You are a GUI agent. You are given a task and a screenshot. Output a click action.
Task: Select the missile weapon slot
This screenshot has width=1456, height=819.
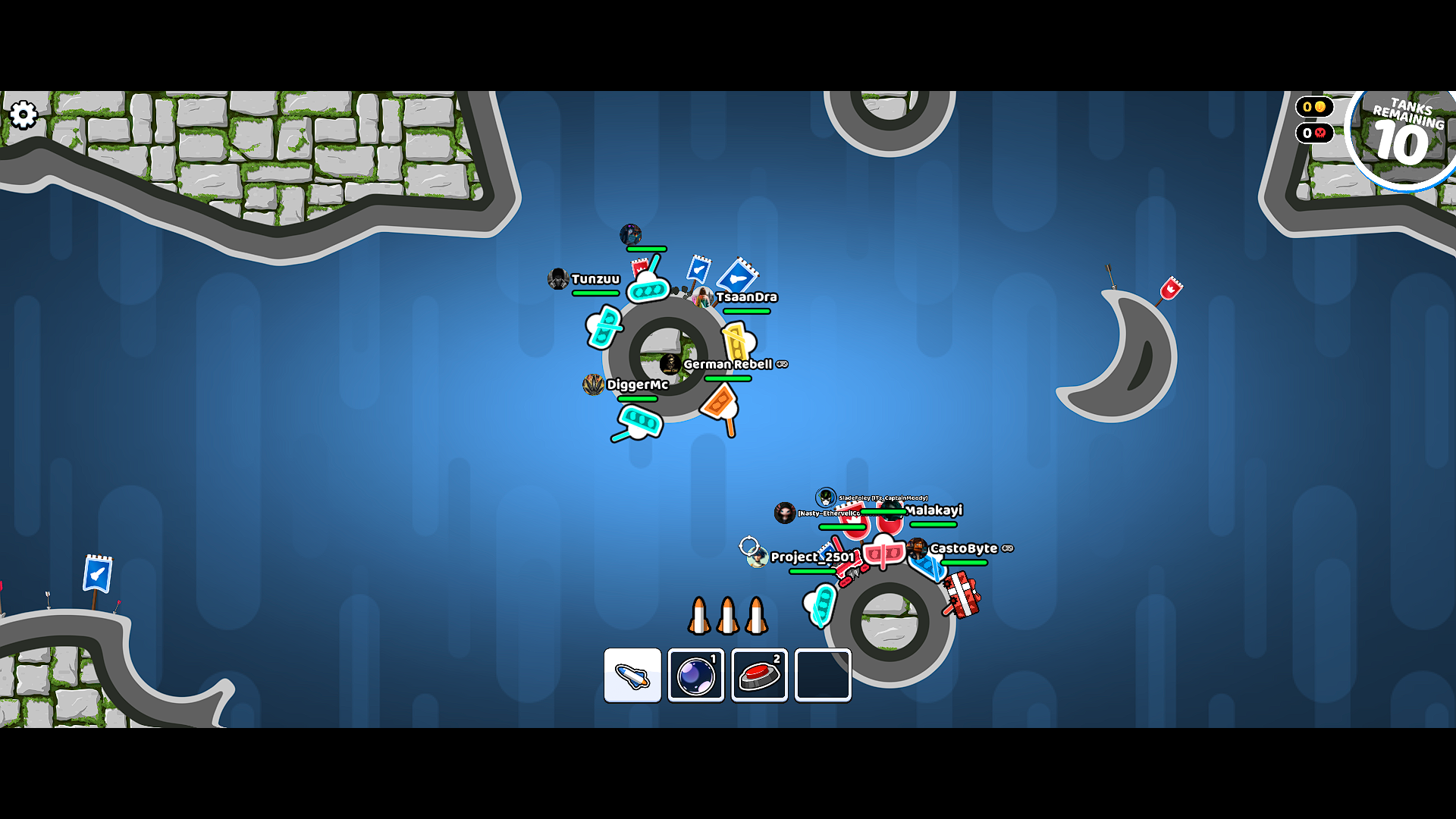[632, 675]
